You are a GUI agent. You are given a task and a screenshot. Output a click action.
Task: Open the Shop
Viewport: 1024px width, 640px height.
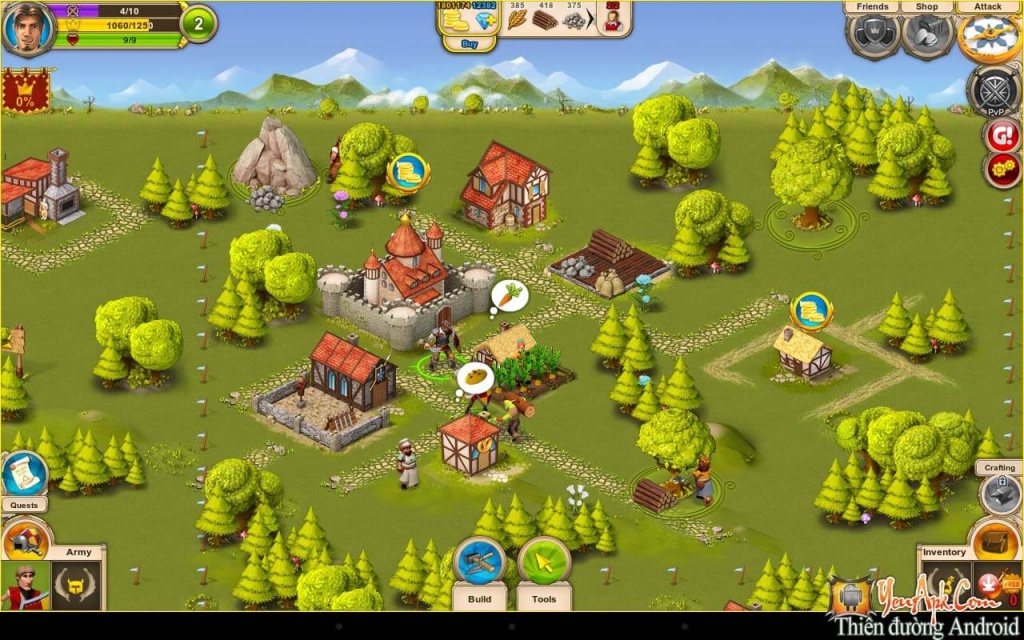[927, 34]
